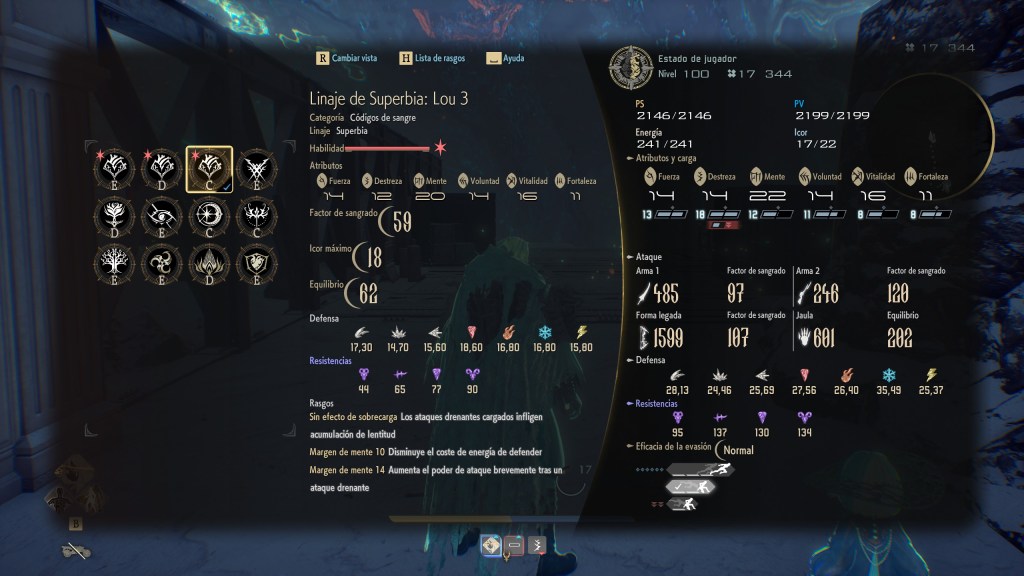Image resolution: width=1024 pixels, height=576 pixels.
Task: Choose the triple swirl blood code
Action: (162, 263)
